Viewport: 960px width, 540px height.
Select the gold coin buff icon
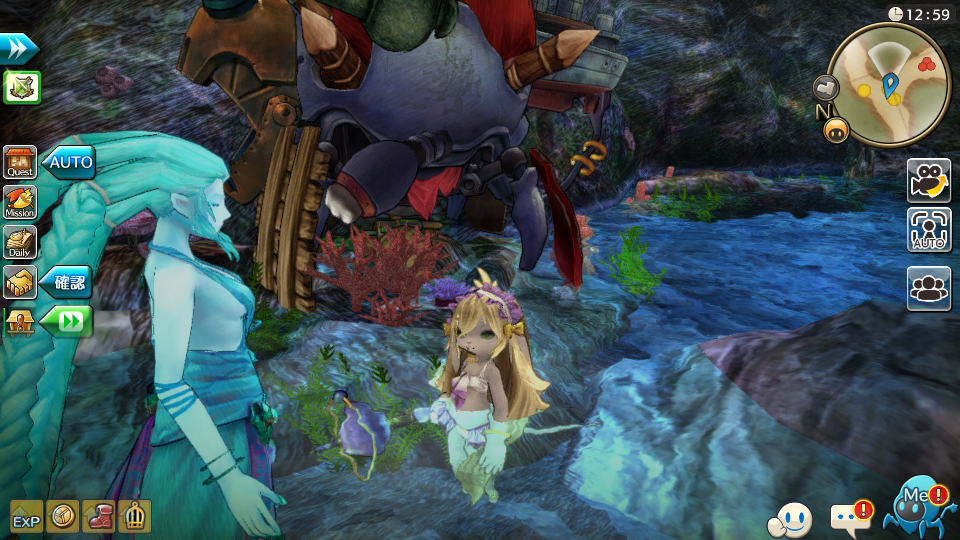click(x=63, y=516)
